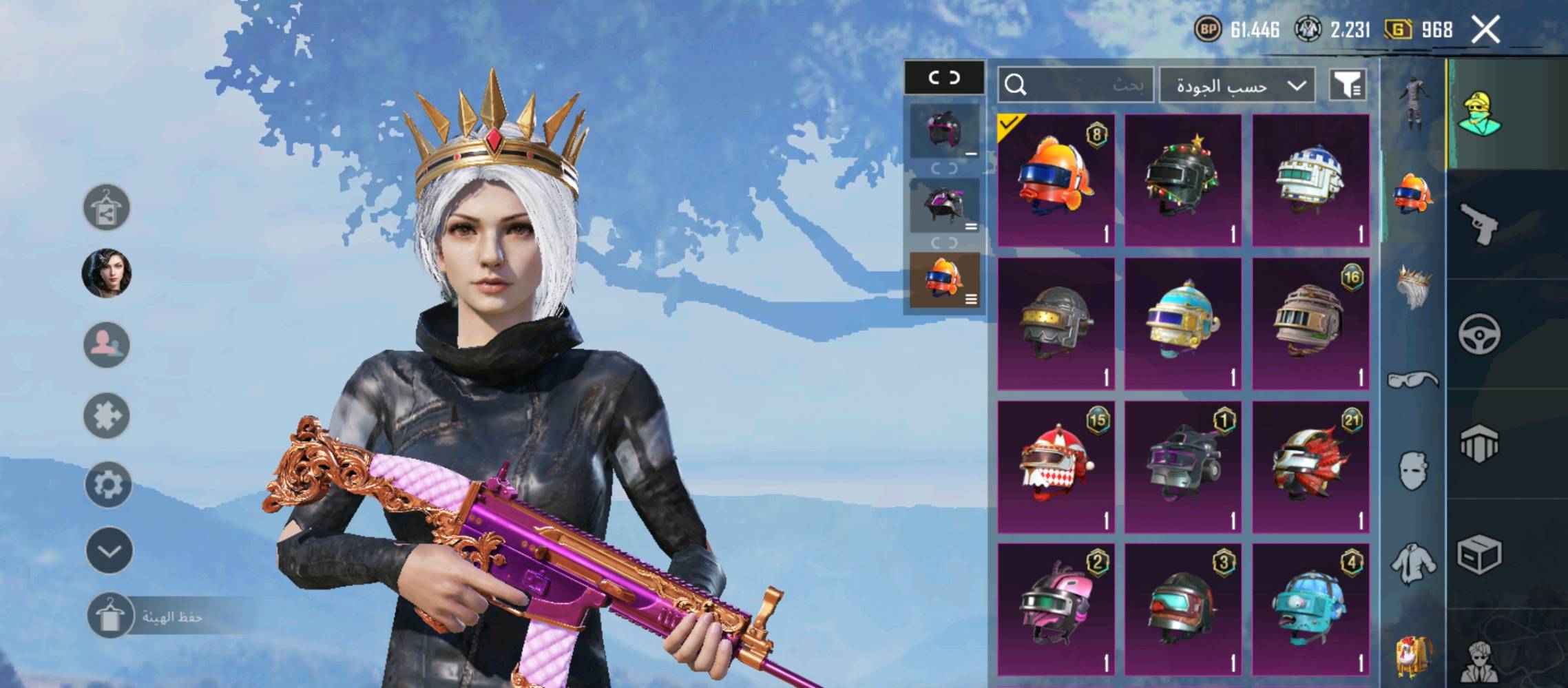Expand the down-arrow button on the left
The height and width of the screenshot is (688, 1568).
[109, 550]
